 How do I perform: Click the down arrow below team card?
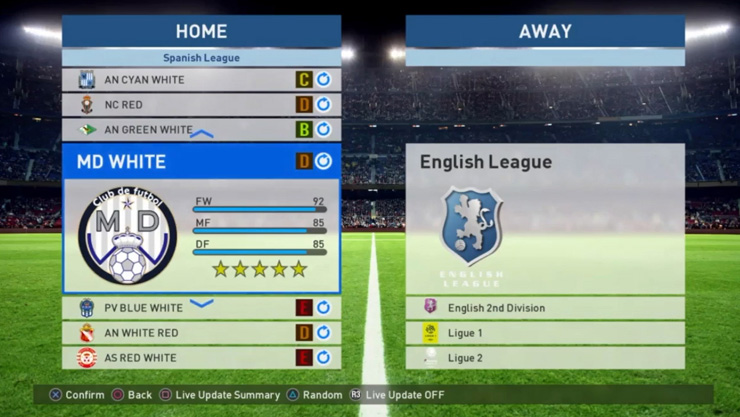[x=202, y=303]
